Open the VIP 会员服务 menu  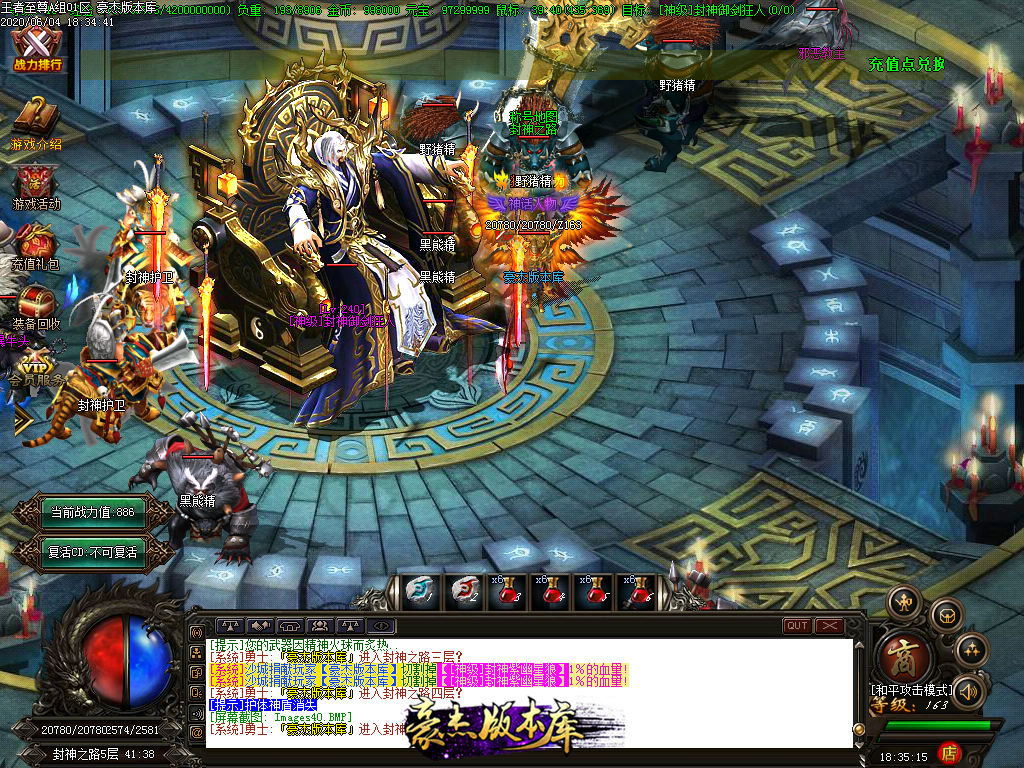pyautogui.click(x=36, y=367)
